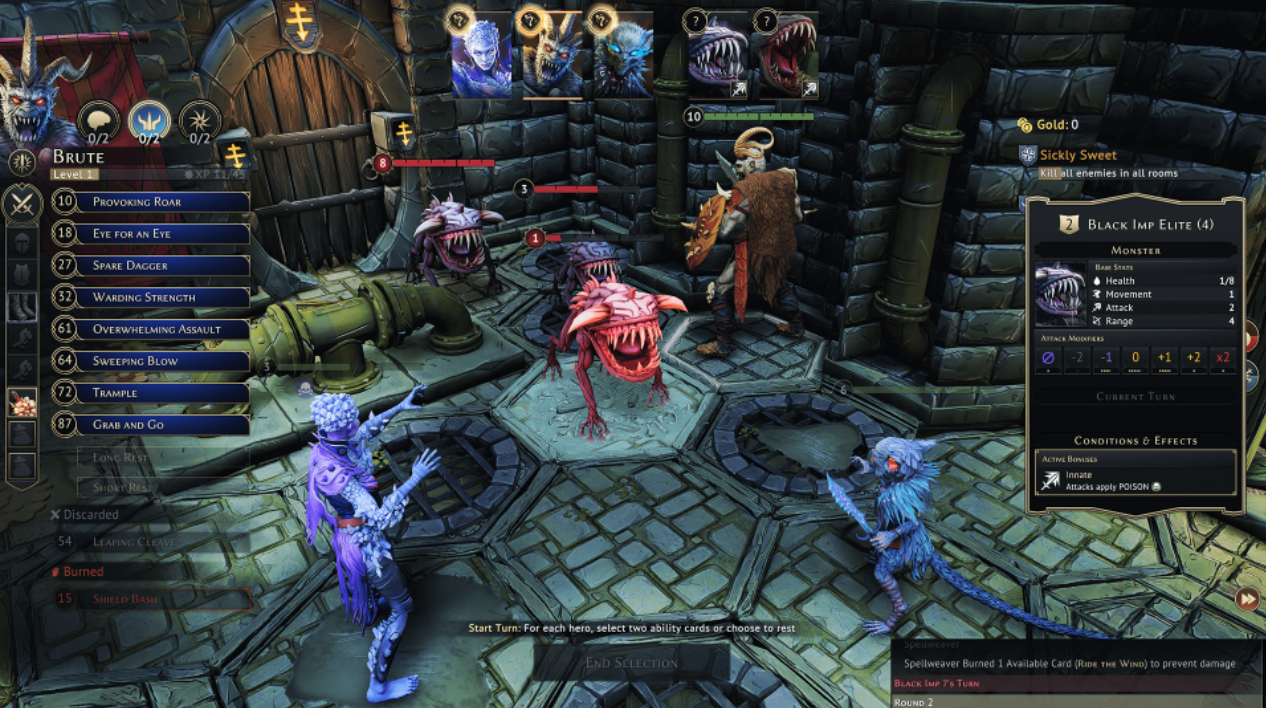Click the fast-forward speed button
The width and height of the screenshot is (1266, 708).
pyautogui.click(x=1247, y=599)
